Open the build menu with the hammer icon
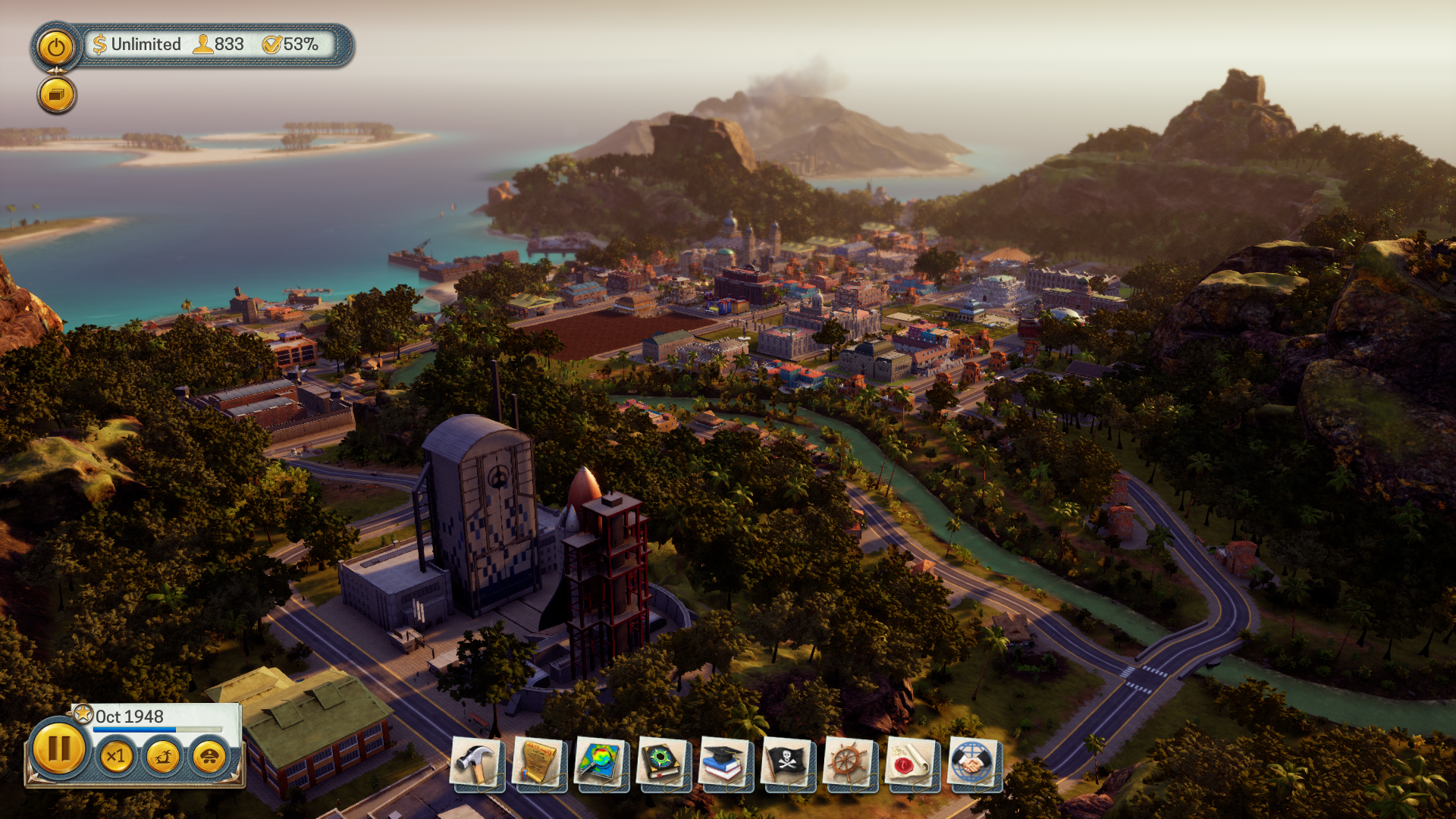The width and height of the screenshot is (1456, 819). [476, 764]
